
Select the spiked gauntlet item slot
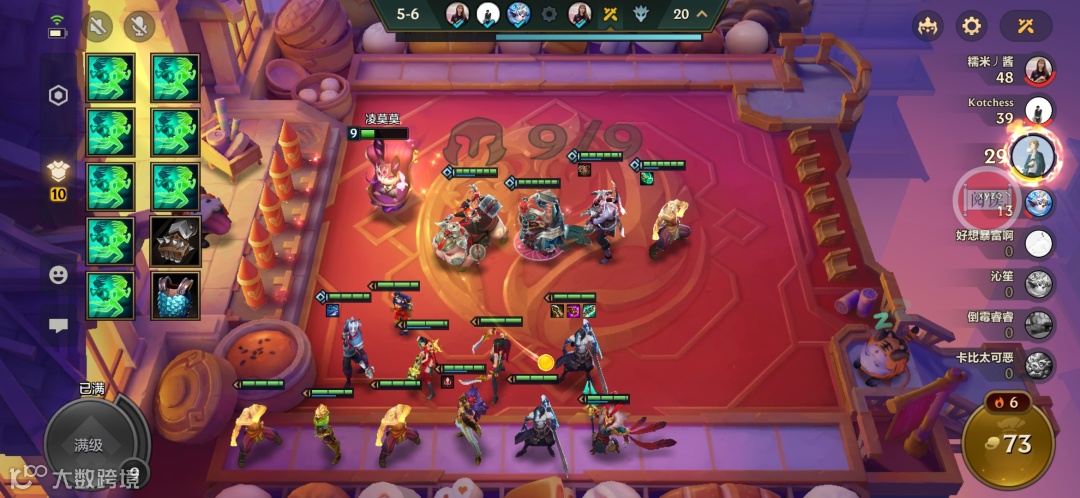[x=175, y=241]
